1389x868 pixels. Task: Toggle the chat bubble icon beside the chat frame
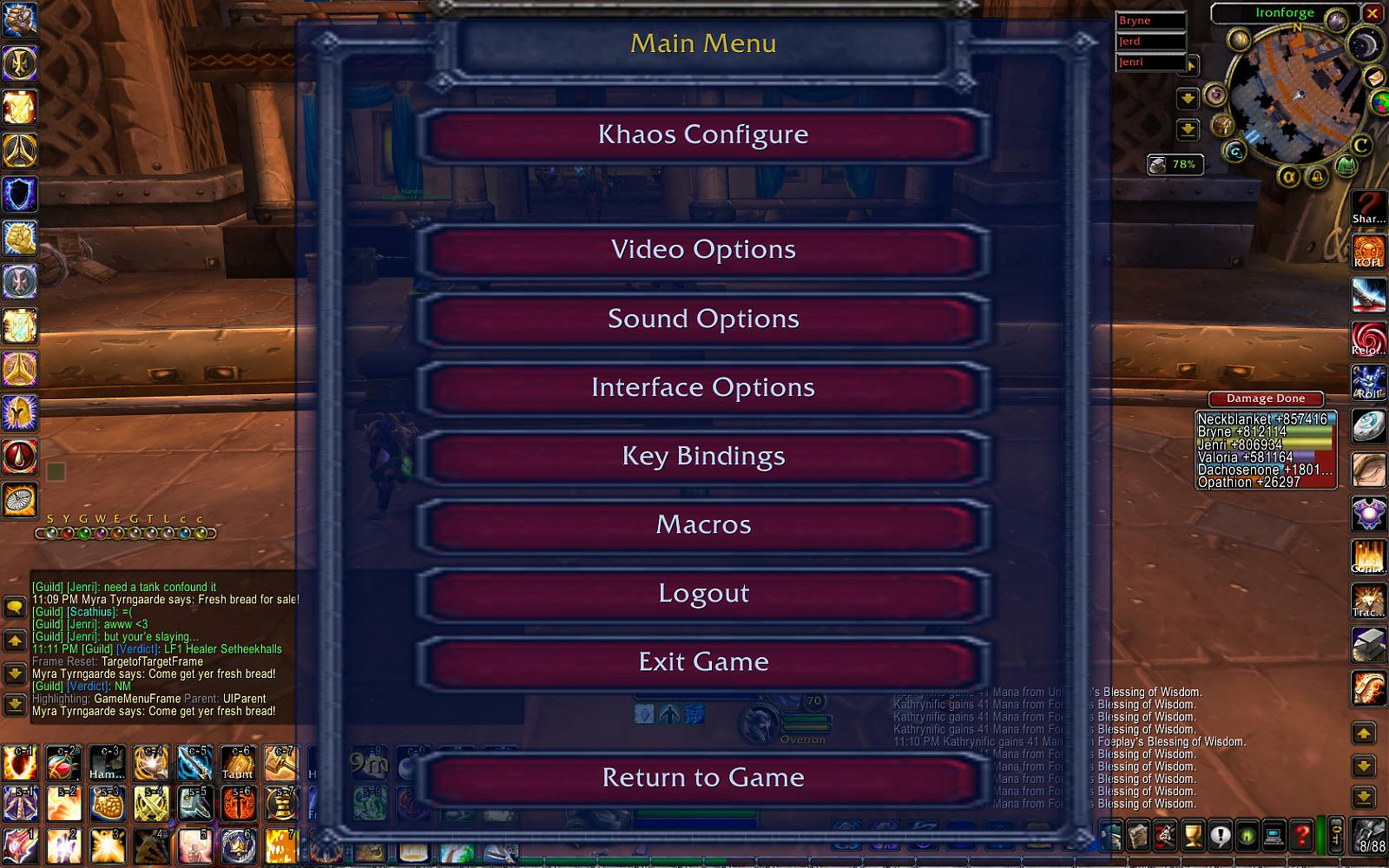[14, 608]
